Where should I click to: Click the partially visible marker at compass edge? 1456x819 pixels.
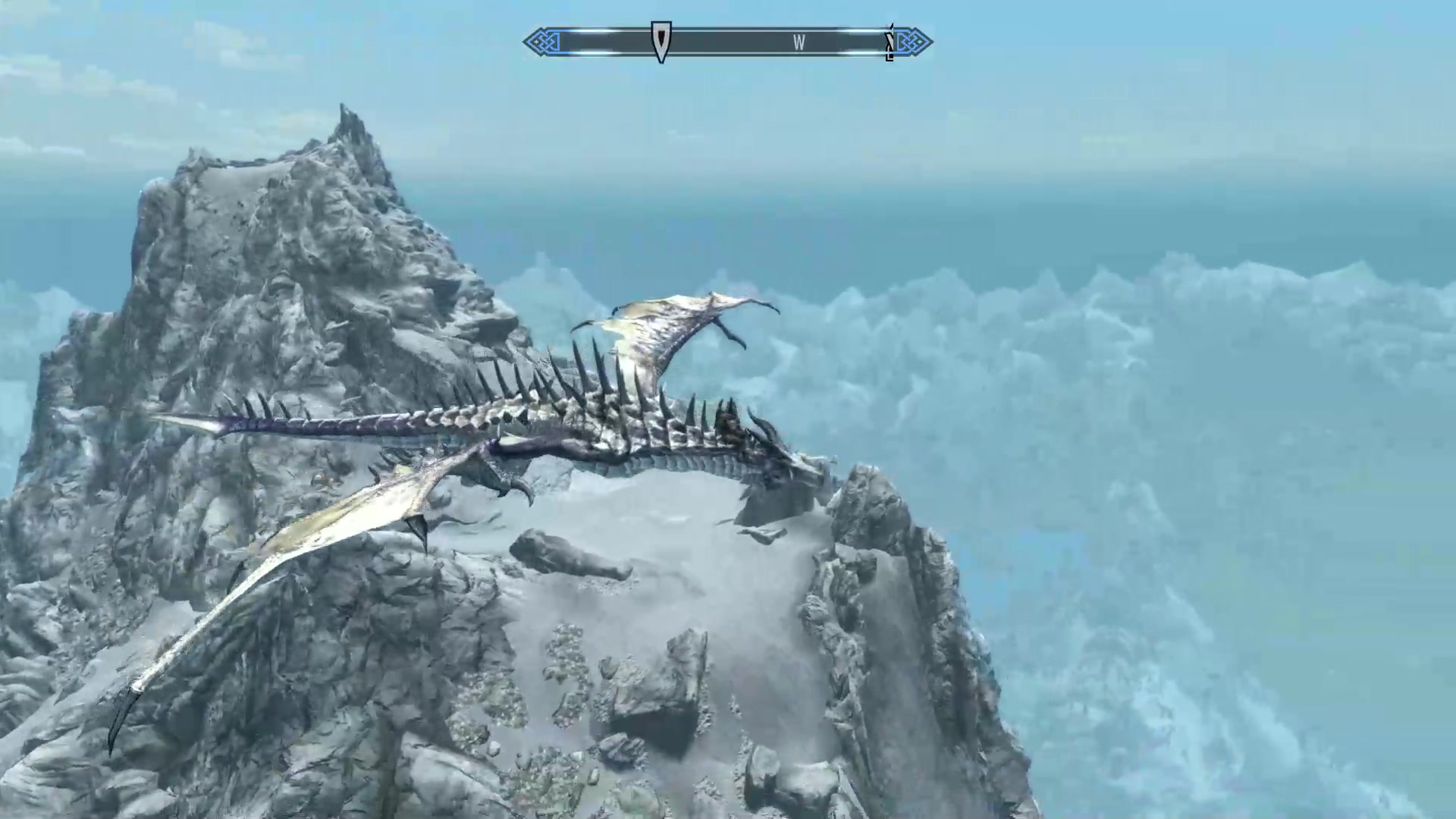tap(890, 42)
